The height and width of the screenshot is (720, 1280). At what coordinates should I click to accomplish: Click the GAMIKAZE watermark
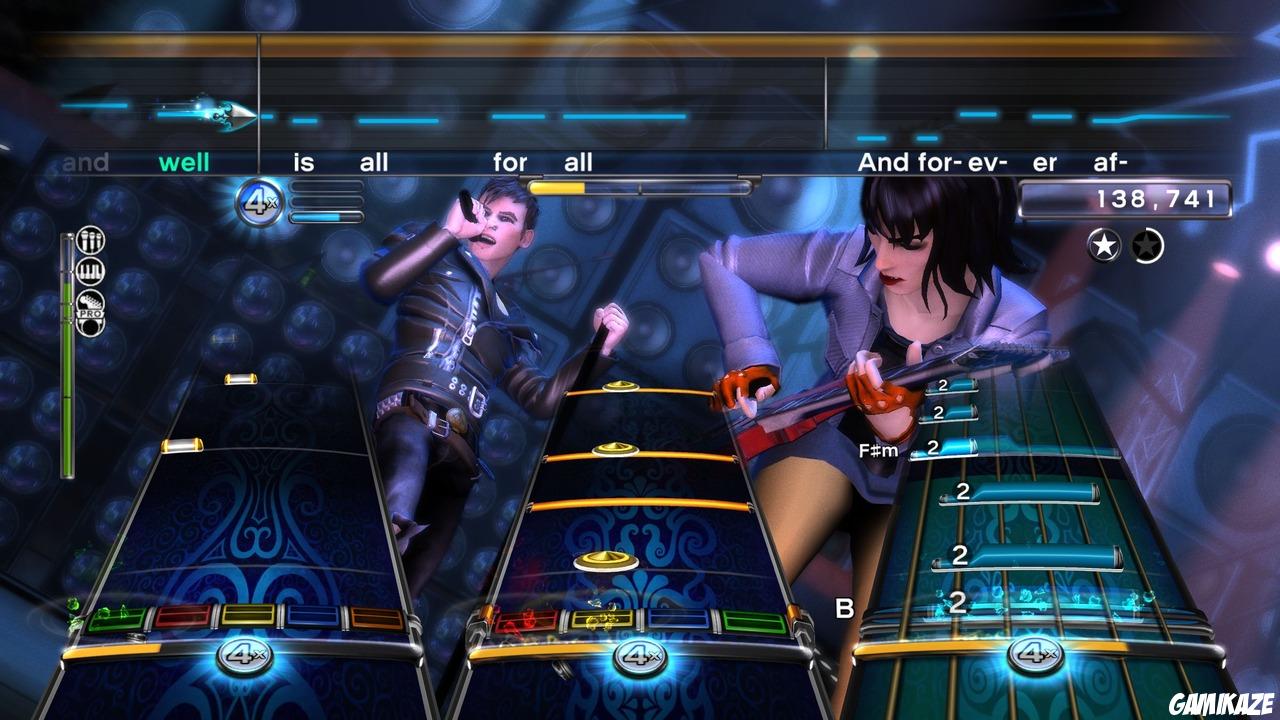(x=1220, y=704)
